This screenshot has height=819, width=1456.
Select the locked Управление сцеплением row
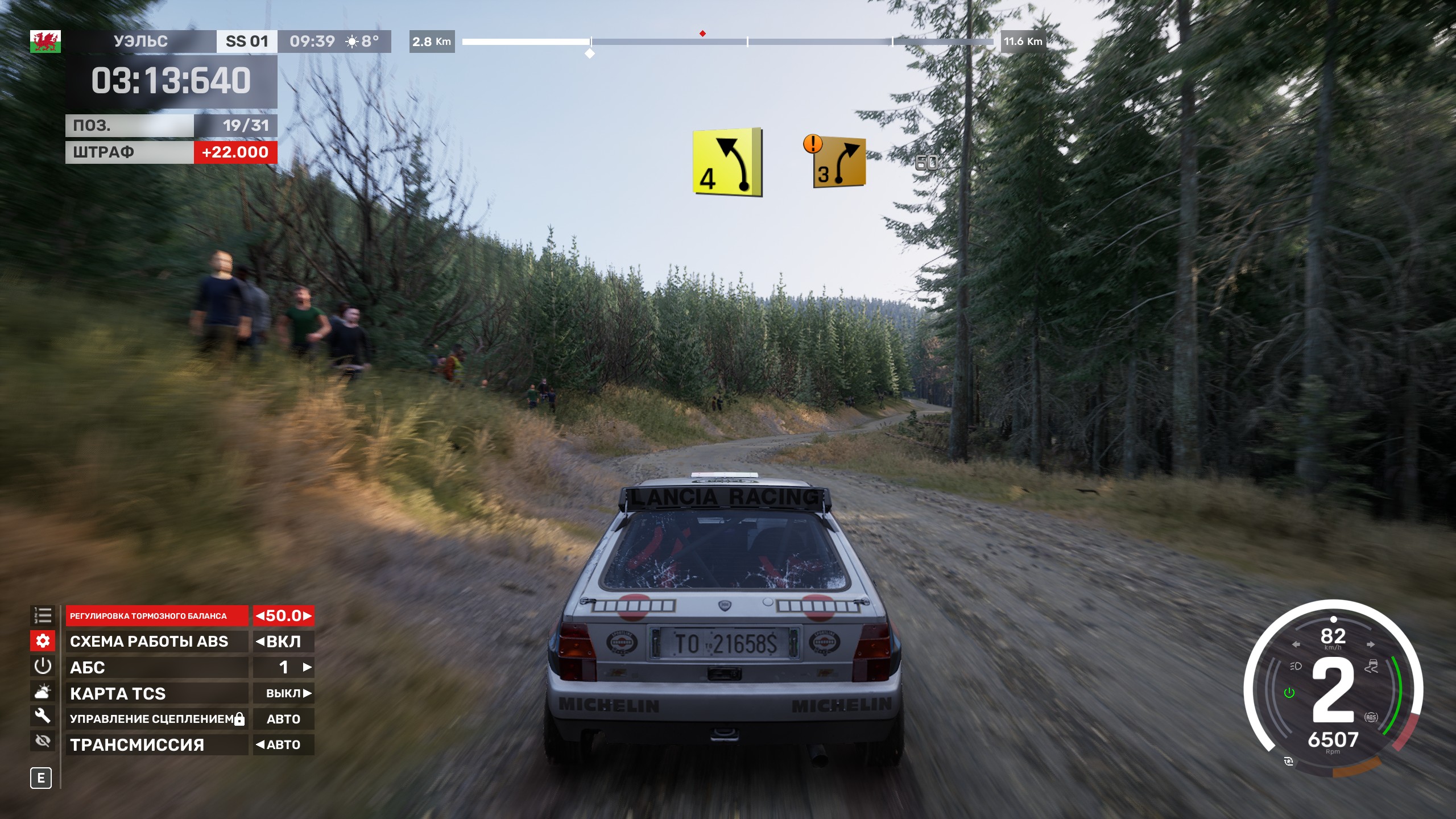tap(156, 719)
